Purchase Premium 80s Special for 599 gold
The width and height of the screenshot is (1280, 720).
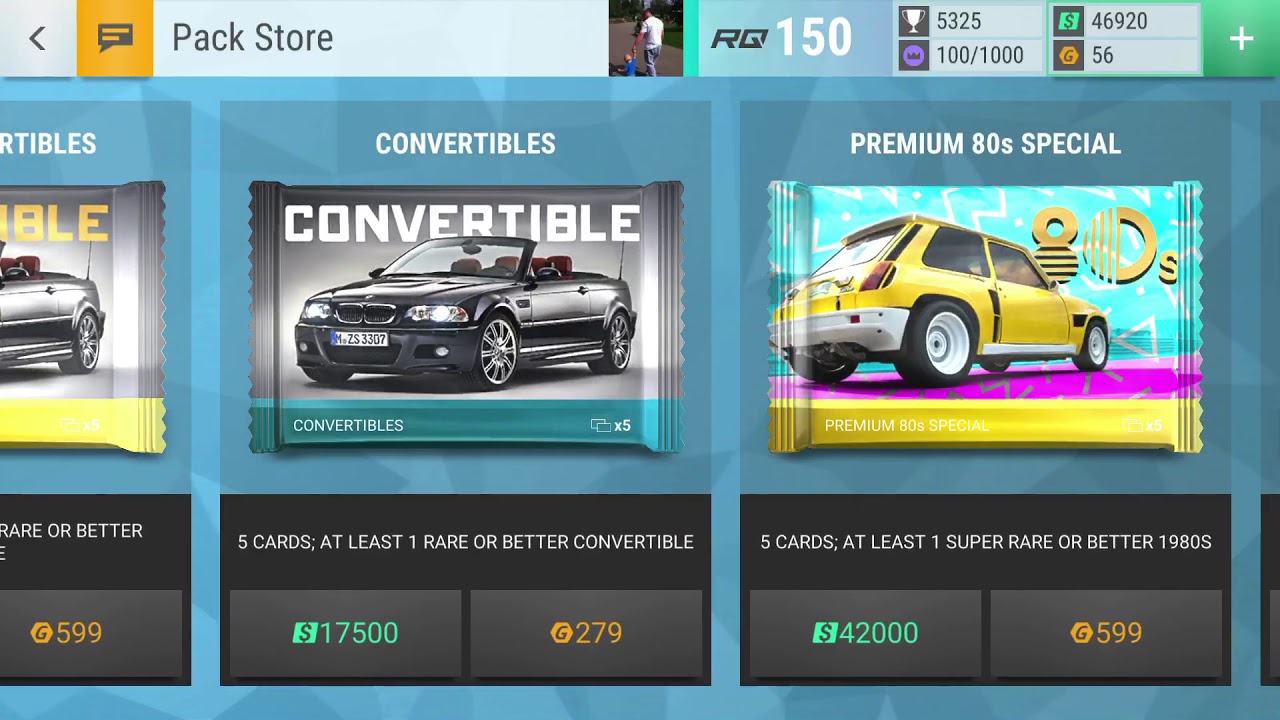point(1106,633)
